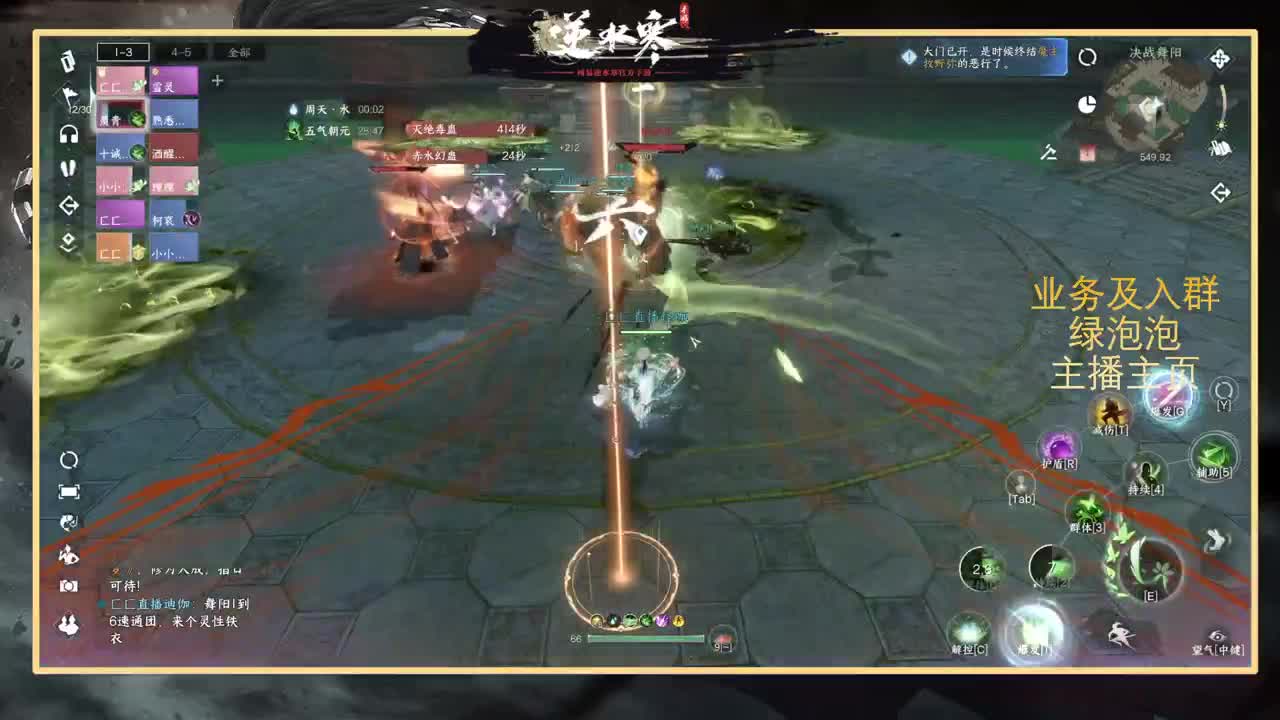Expand team list with the plus button
The image size is (1280, 720).
click(216, 82)
